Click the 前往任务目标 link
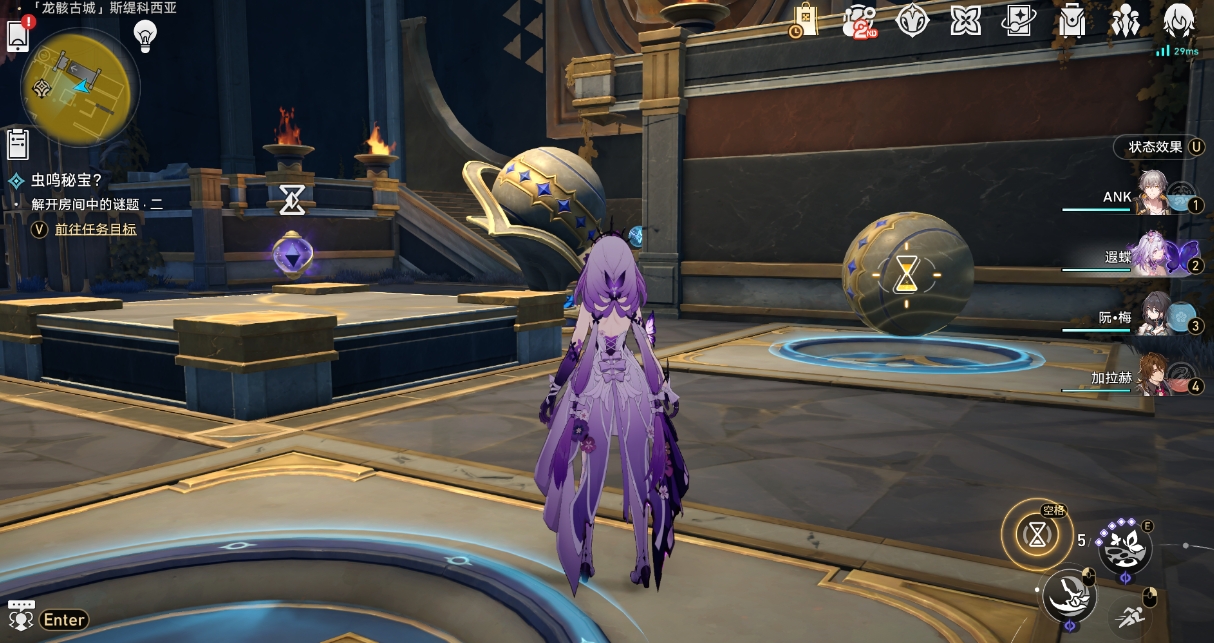Image resolution: width=1214 pixels, height=643 pixels. point(95,229)
